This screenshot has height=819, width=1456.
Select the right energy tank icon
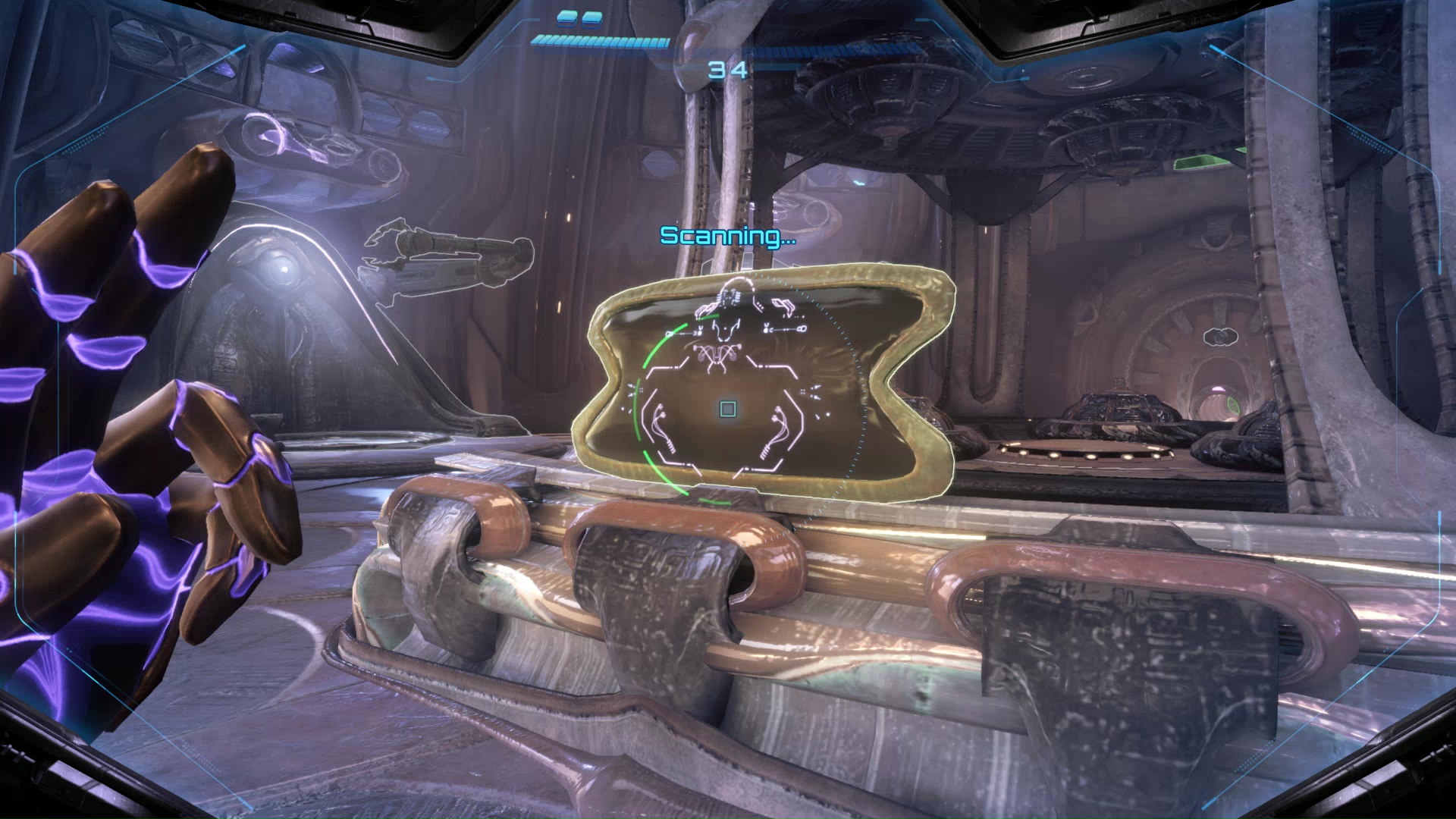pyautogui.click(x=591, y=20)
